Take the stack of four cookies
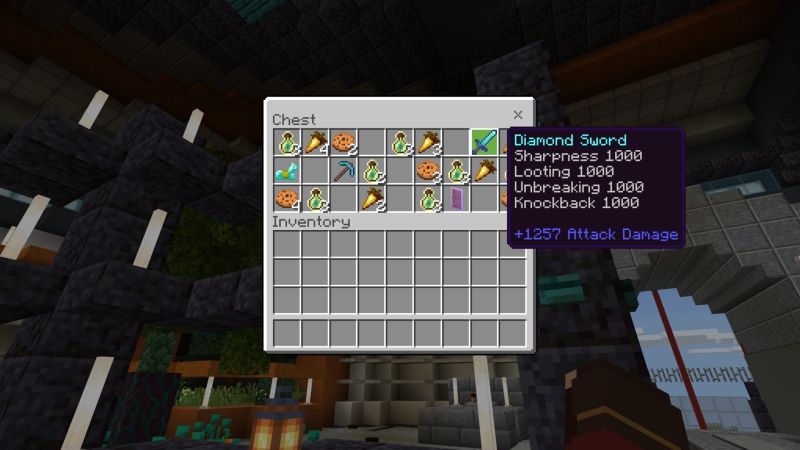The width and height of the screenshot is (800, 450). (x=288, y=198)
